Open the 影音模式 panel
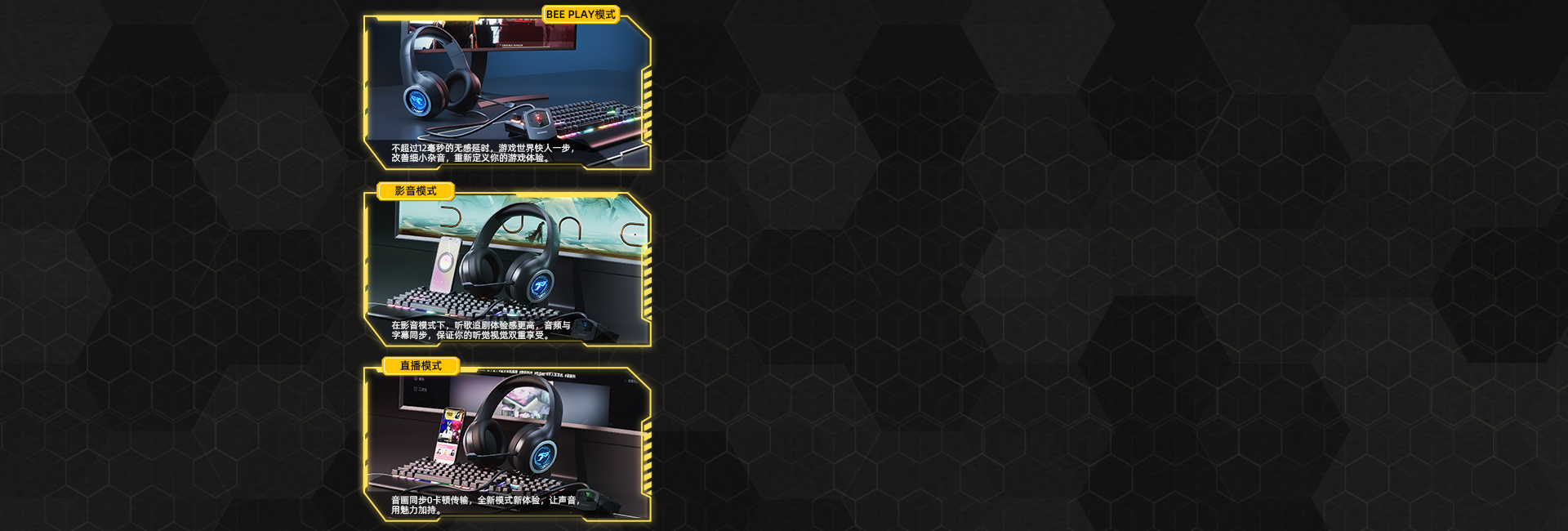Viewport: 1568px width, 531px height. pos(506,270)
